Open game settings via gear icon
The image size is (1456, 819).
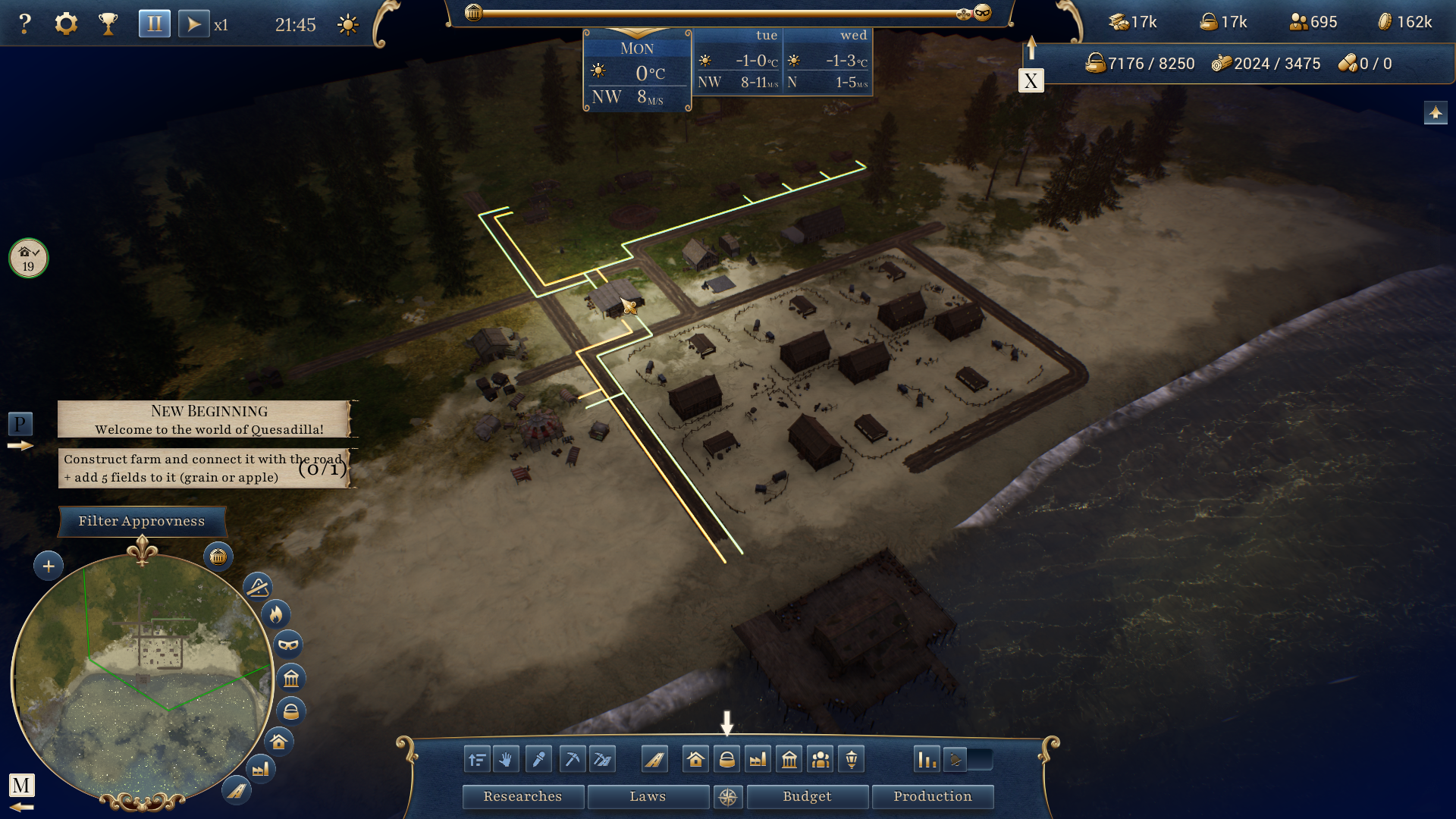(x=66, y=24)
